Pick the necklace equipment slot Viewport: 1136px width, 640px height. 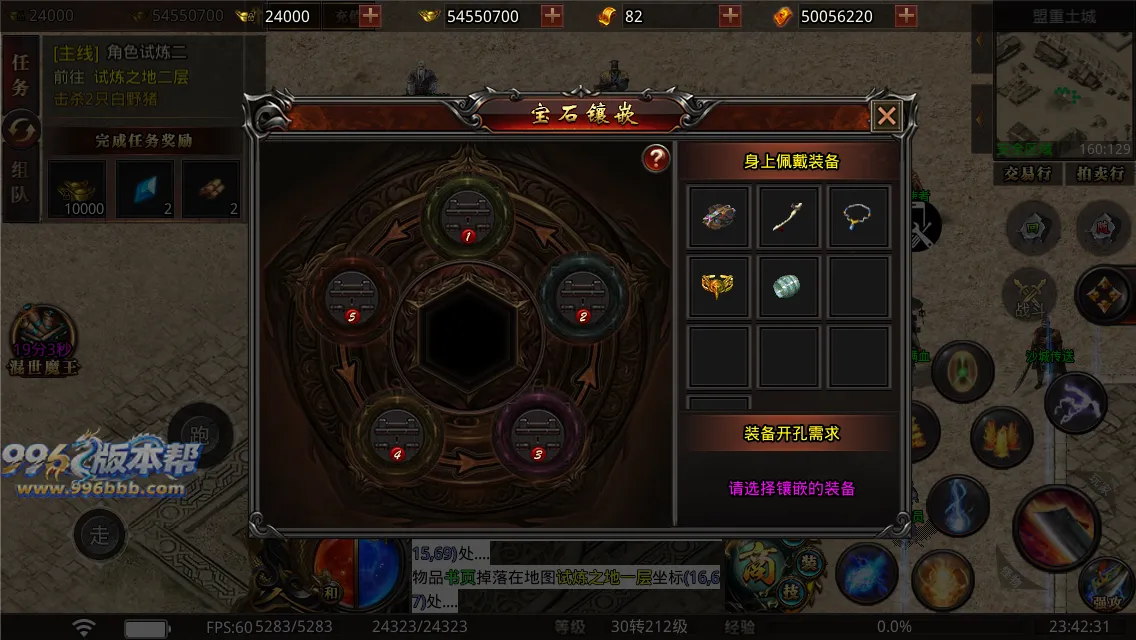click(x=858, y=217)
